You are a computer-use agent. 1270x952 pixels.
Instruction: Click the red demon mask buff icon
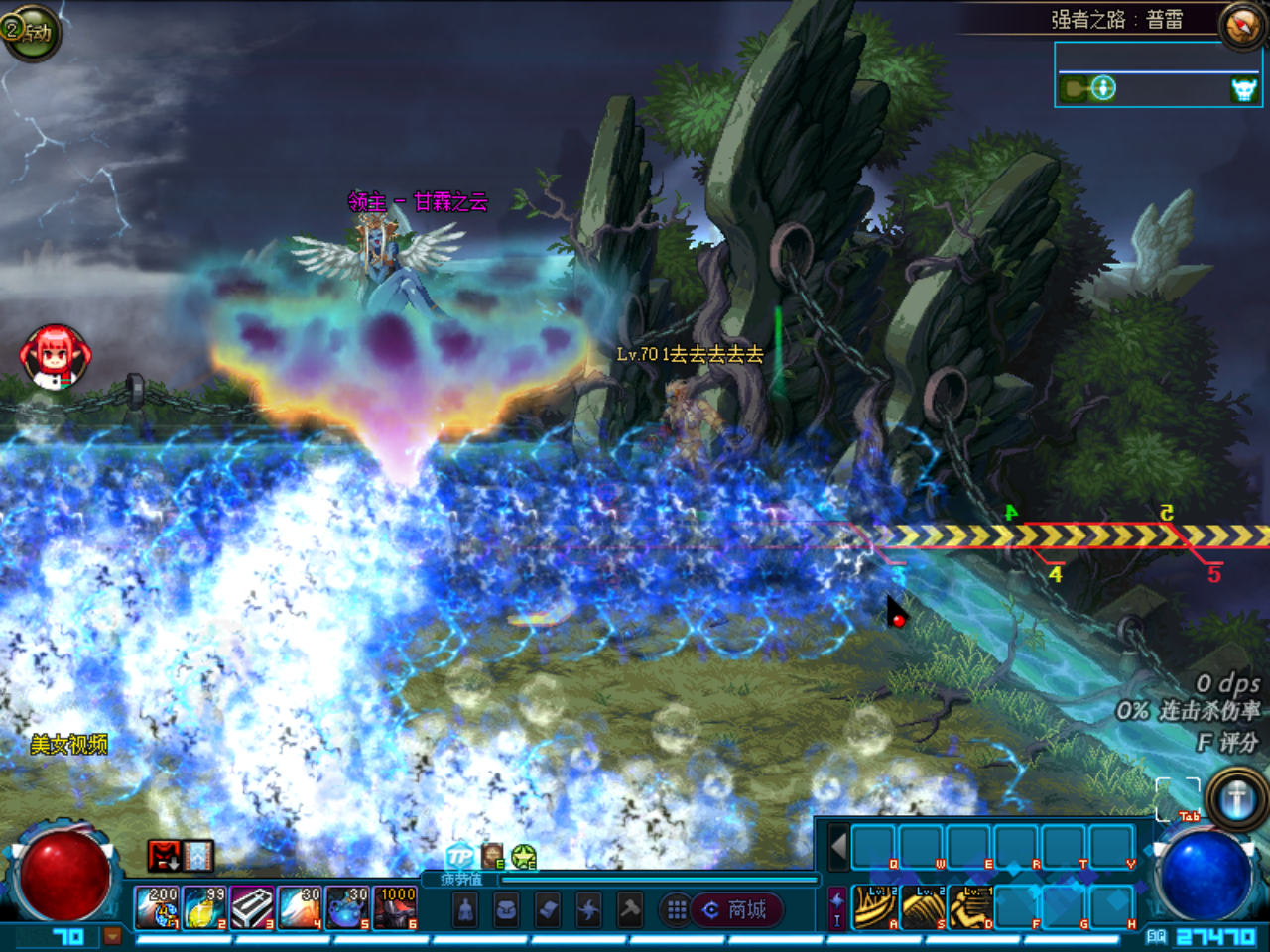coord(164,855)
